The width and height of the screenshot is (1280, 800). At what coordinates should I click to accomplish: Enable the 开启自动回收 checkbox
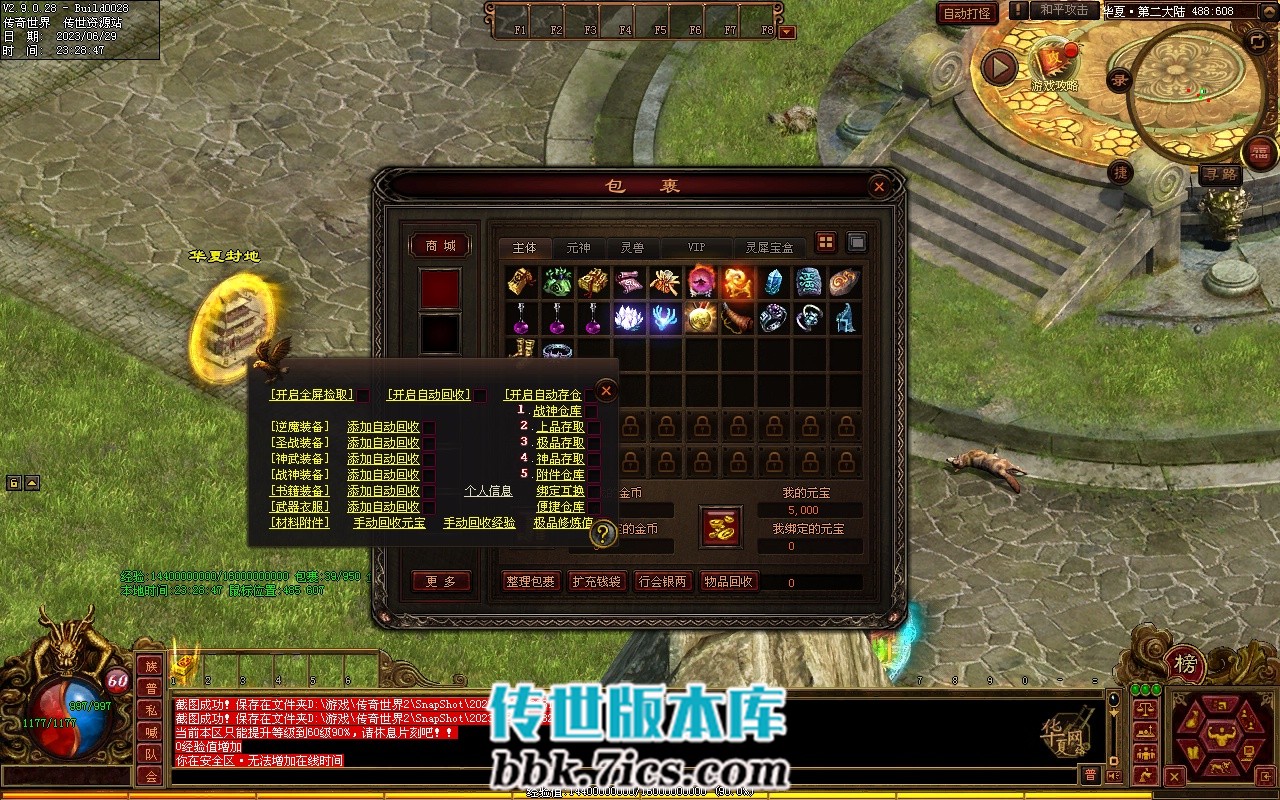(x=481, y=395)
